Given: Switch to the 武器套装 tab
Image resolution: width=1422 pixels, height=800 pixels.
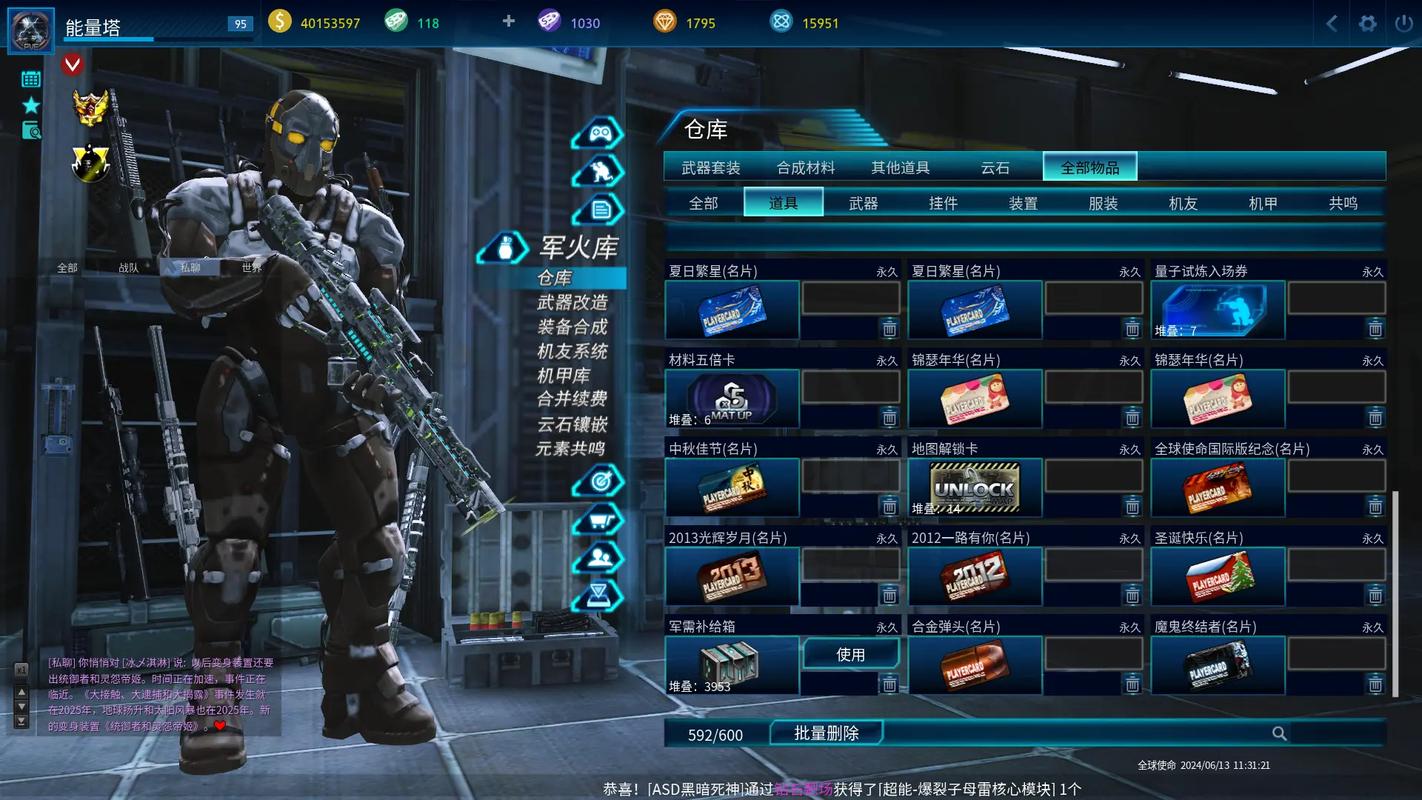Looking at the screenshot, I should coord(711,167).
